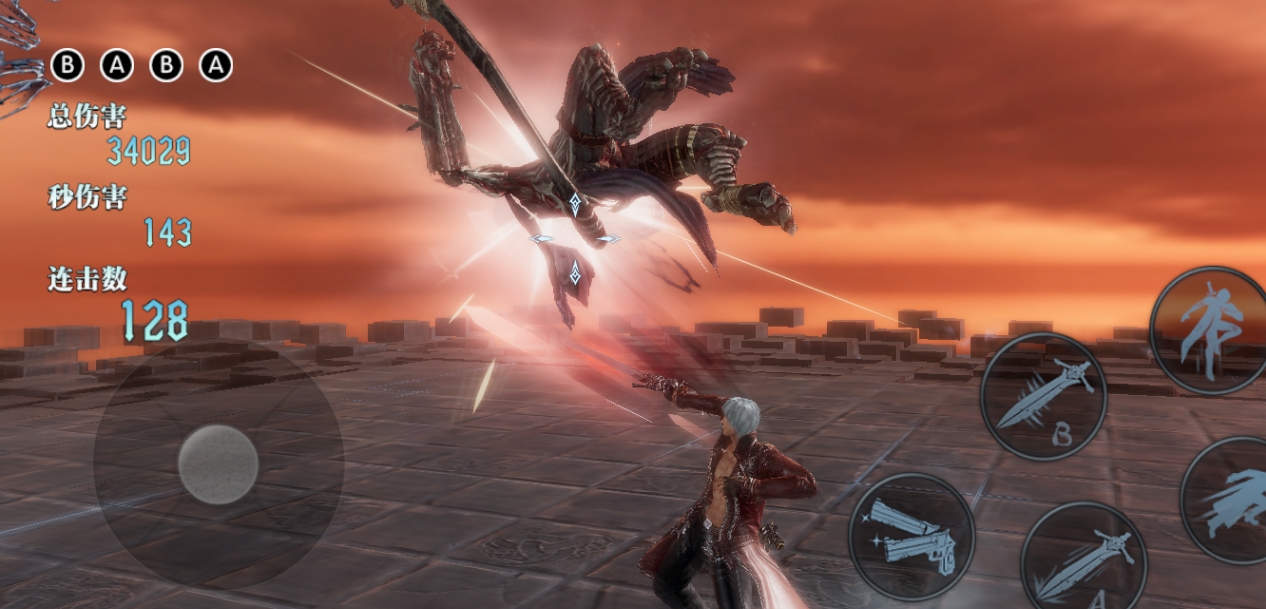Screen dimensions: 1266x609
Task: Tap the sword attack B button
Action: (x=1042, y=396)
